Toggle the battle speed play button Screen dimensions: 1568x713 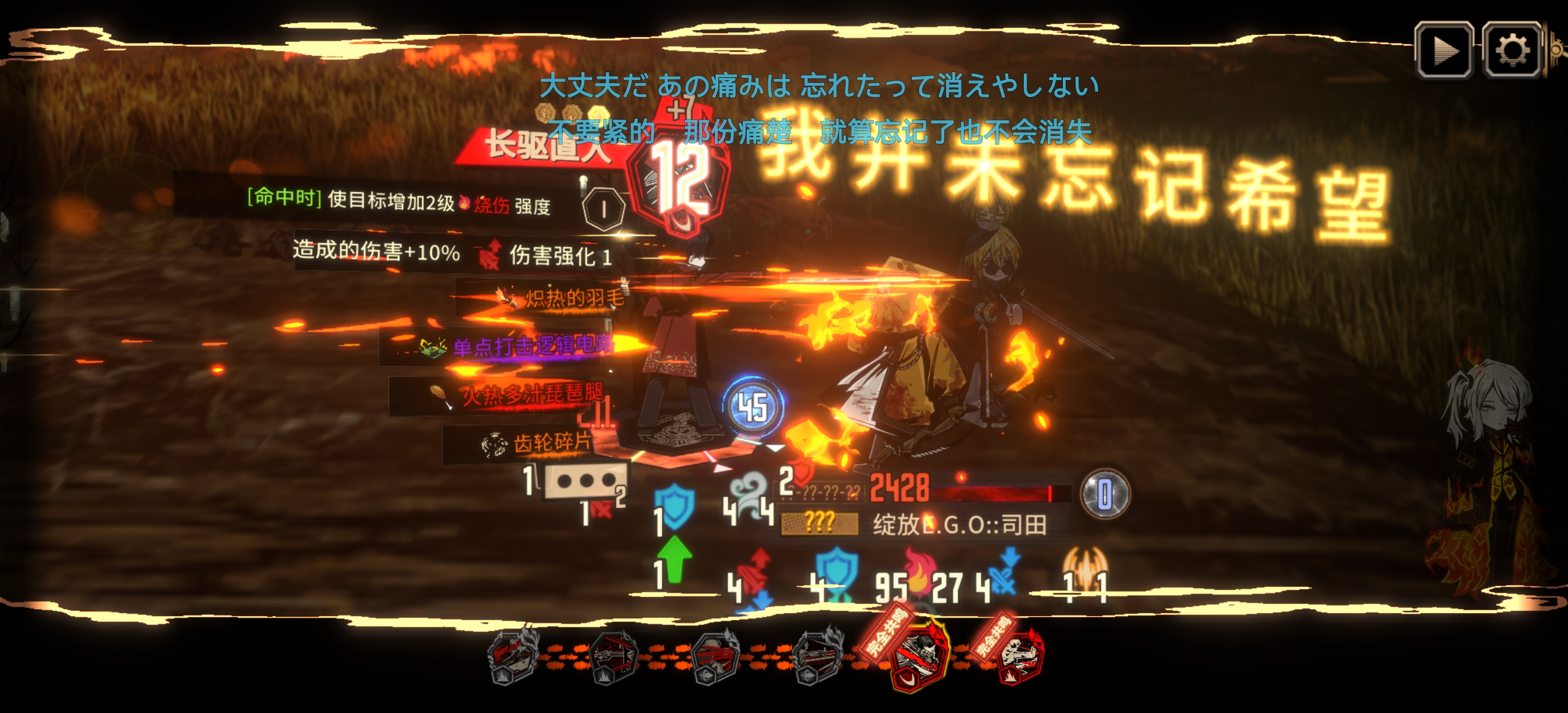pyautogui.click(x=1444, y=51)
